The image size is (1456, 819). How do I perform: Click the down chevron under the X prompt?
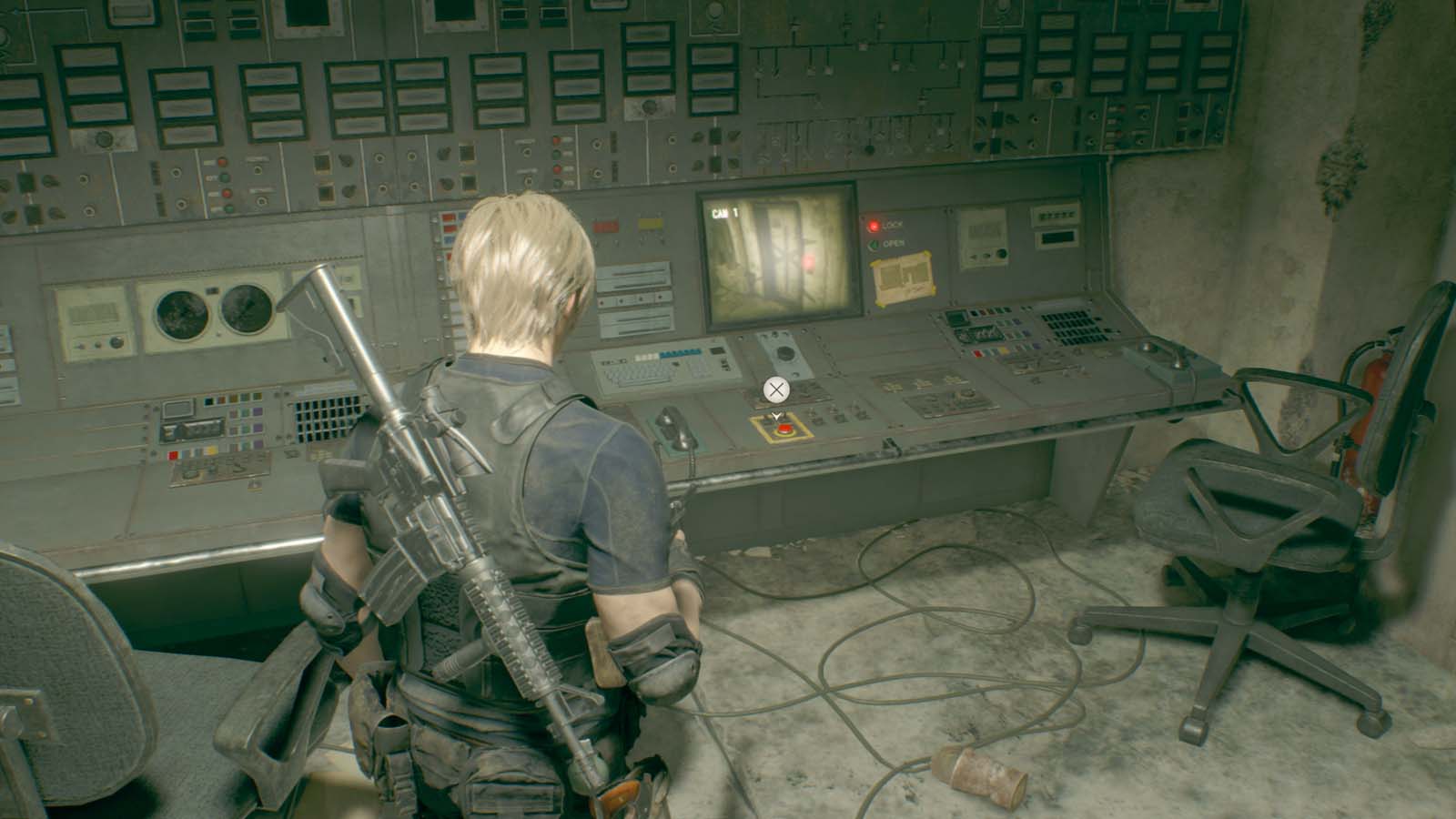[x=776, y=416]
